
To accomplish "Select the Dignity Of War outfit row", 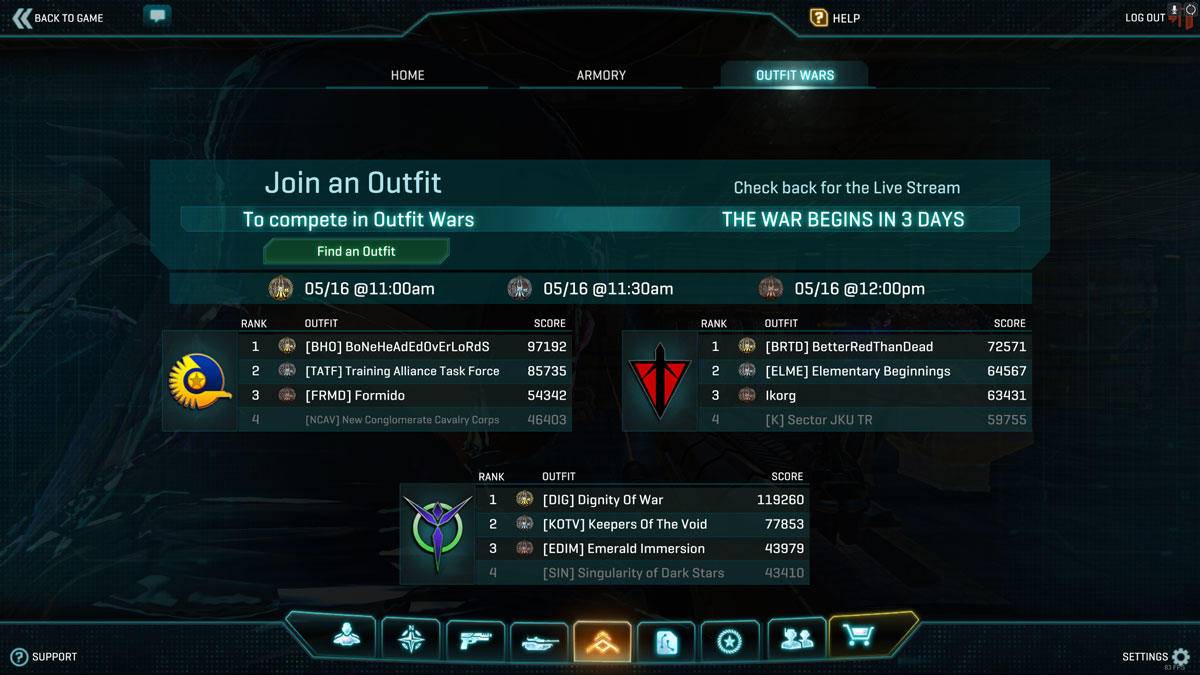I will click(640, 500).
